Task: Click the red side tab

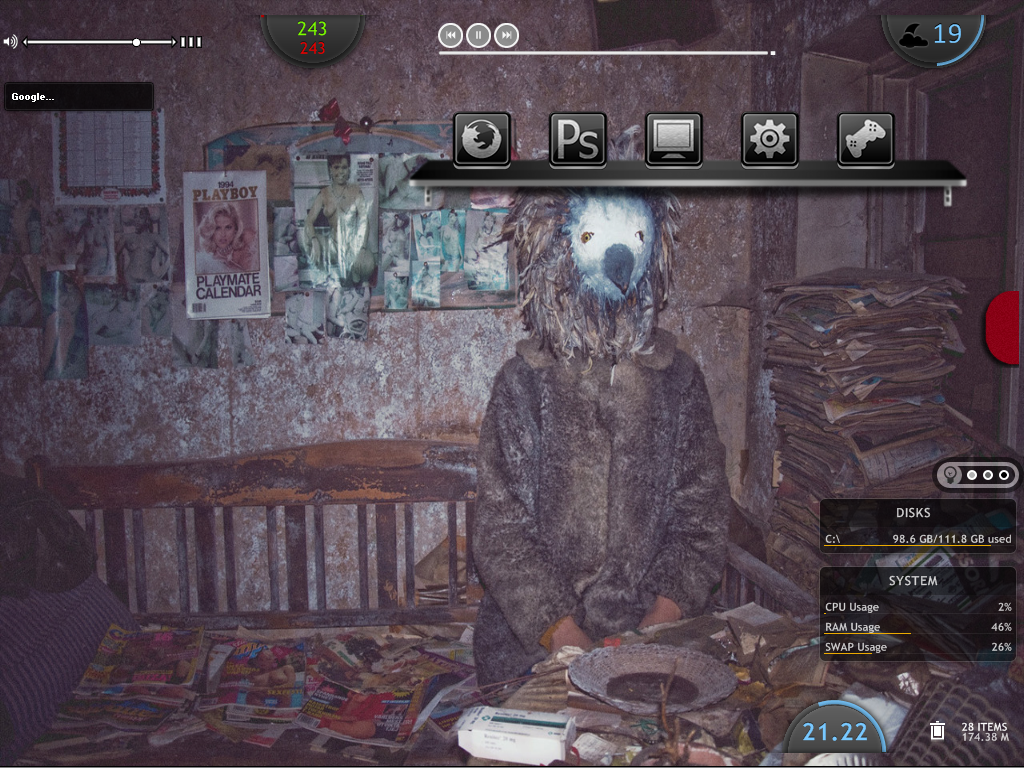Action: pos(1004,328)
